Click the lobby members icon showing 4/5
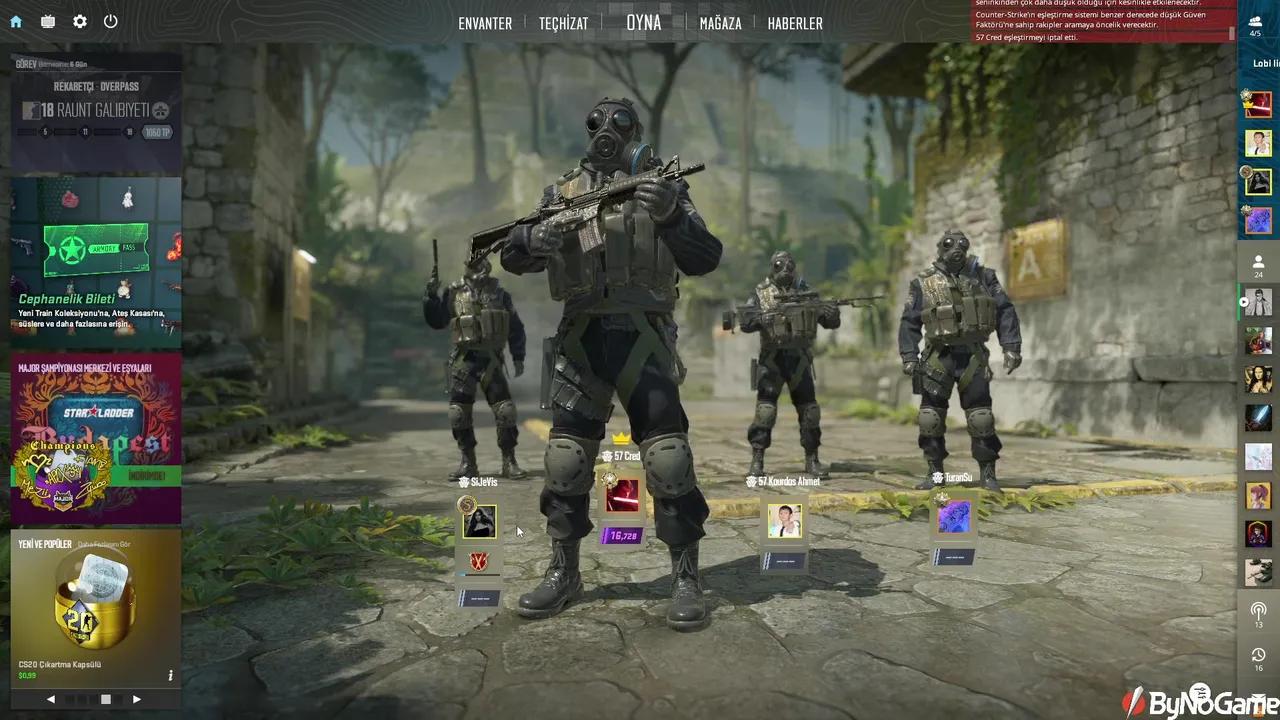 coord(1256,24)
